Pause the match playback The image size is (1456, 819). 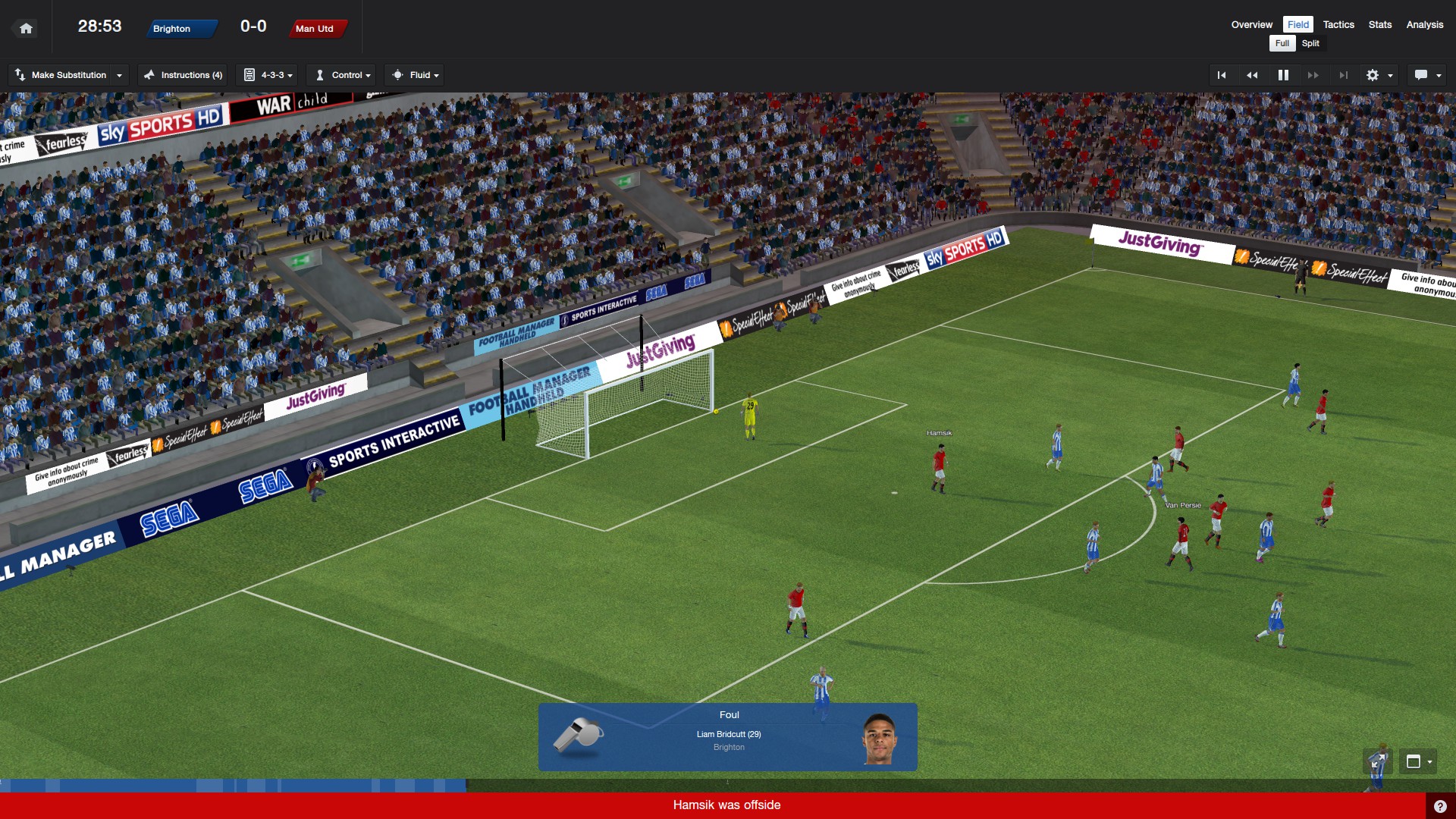pos(1283,75)
